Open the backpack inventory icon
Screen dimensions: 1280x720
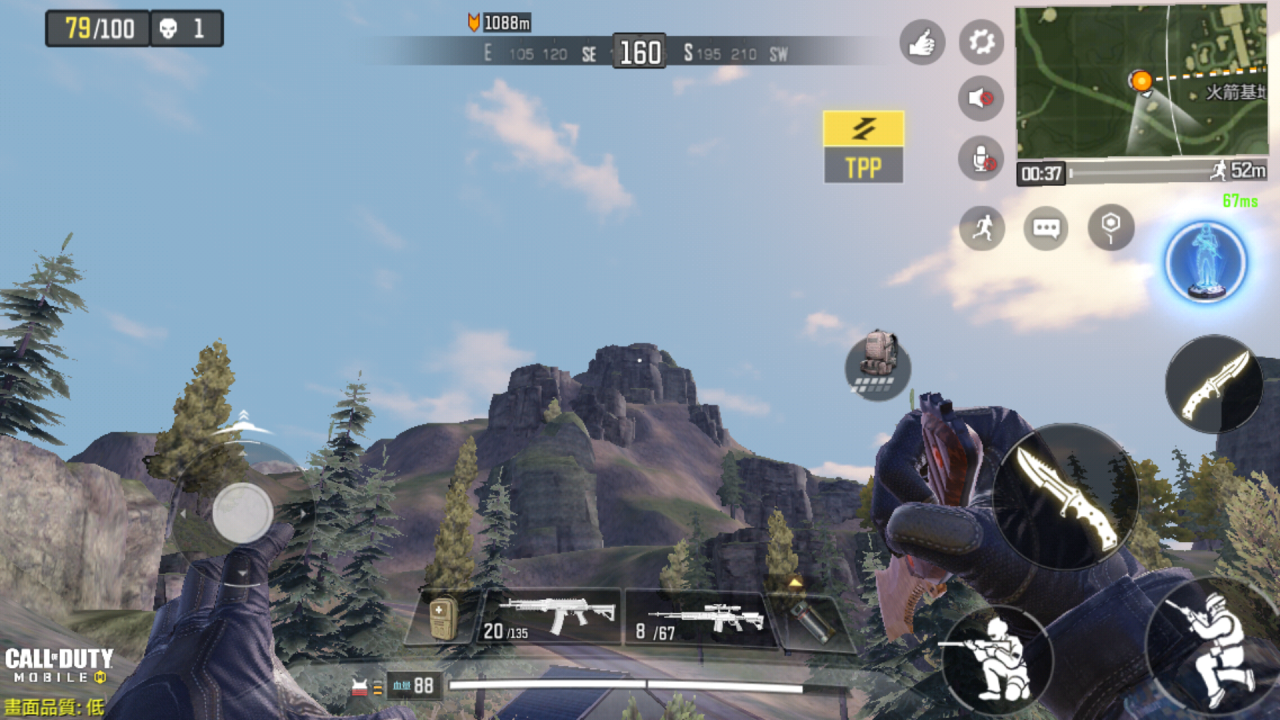(877, 364)
